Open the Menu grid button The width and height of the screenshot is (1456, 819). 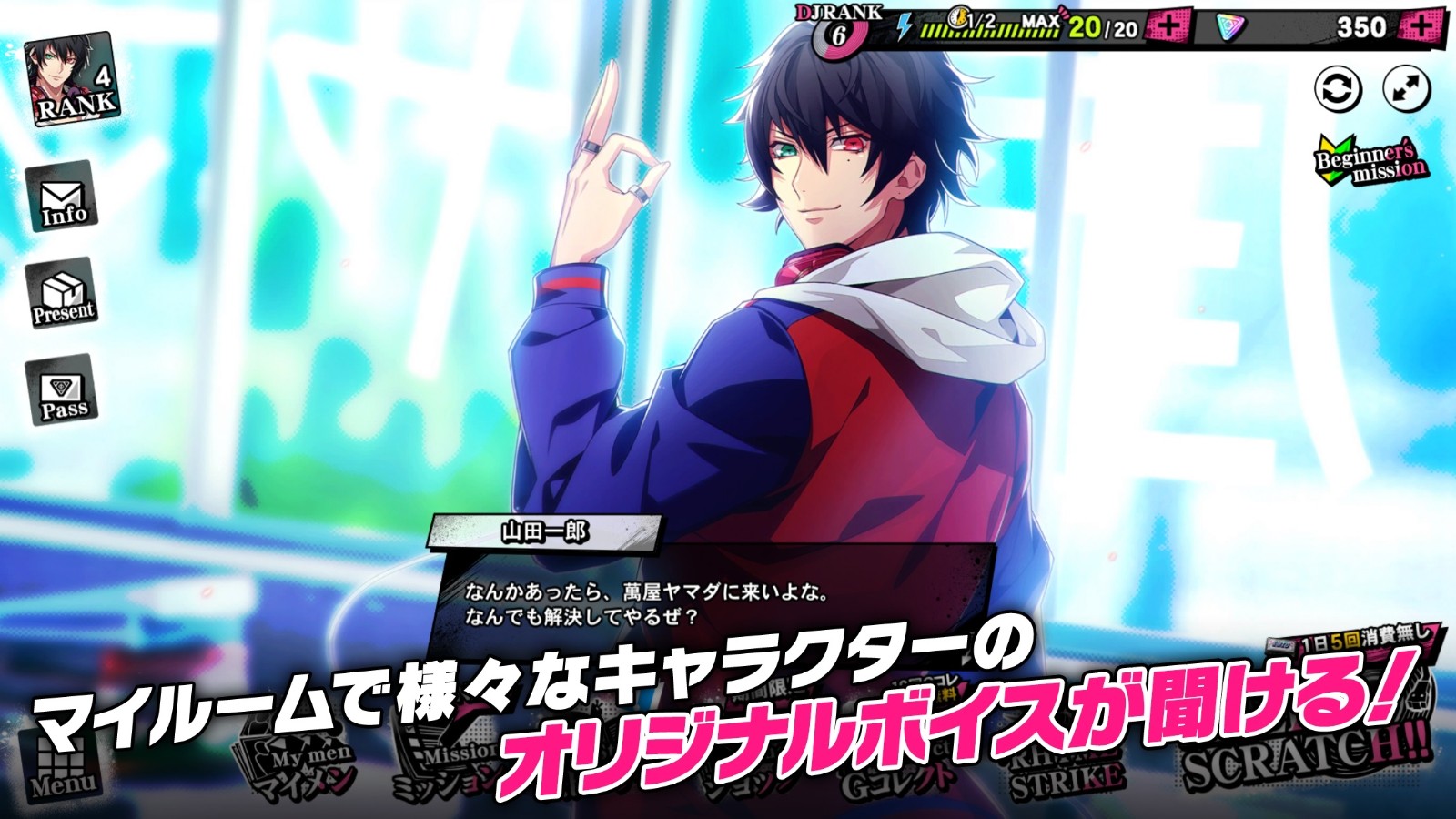point(62,766)
